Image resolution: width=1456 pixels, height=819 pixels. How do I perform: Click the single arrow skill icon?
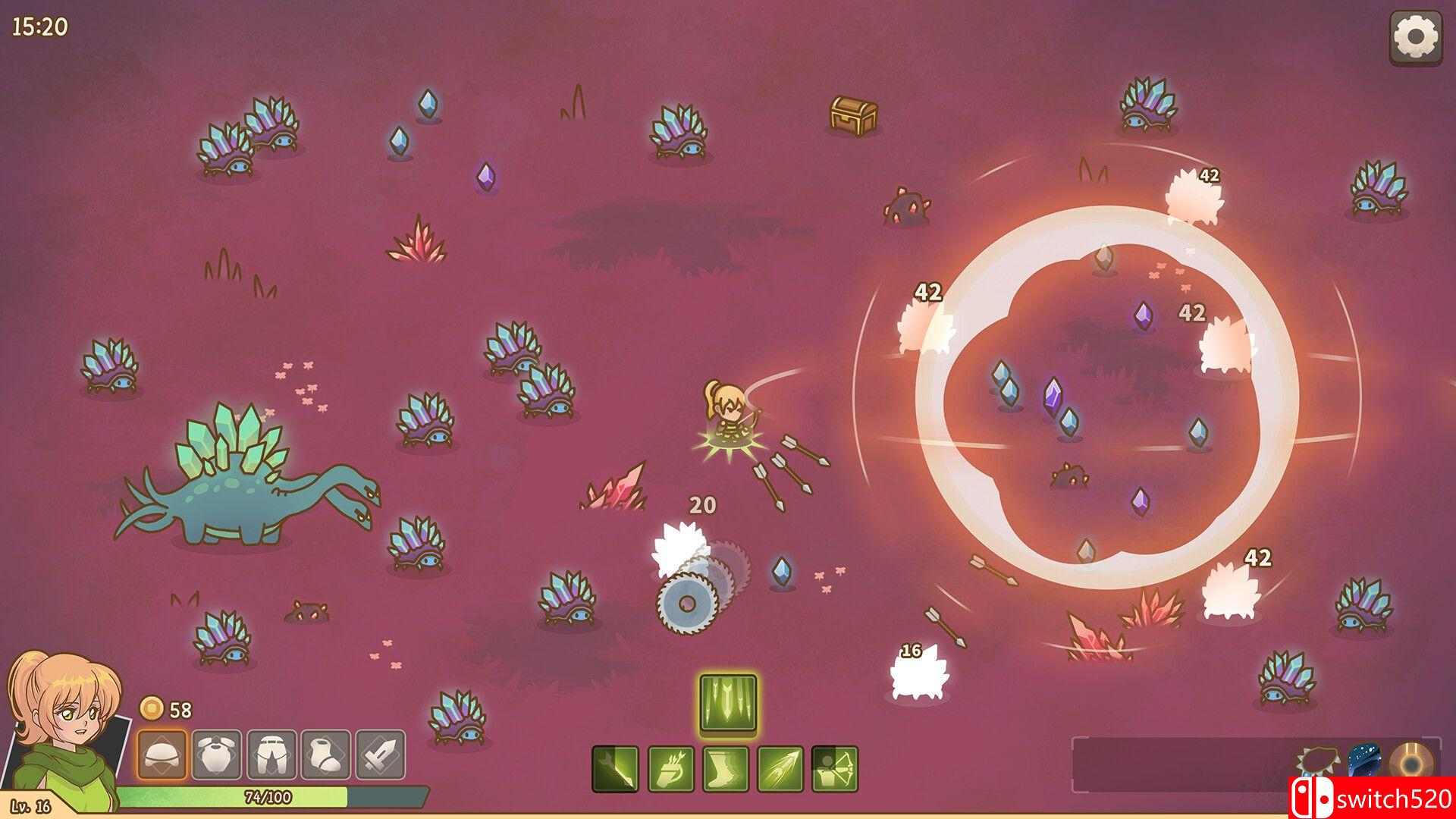616,770
